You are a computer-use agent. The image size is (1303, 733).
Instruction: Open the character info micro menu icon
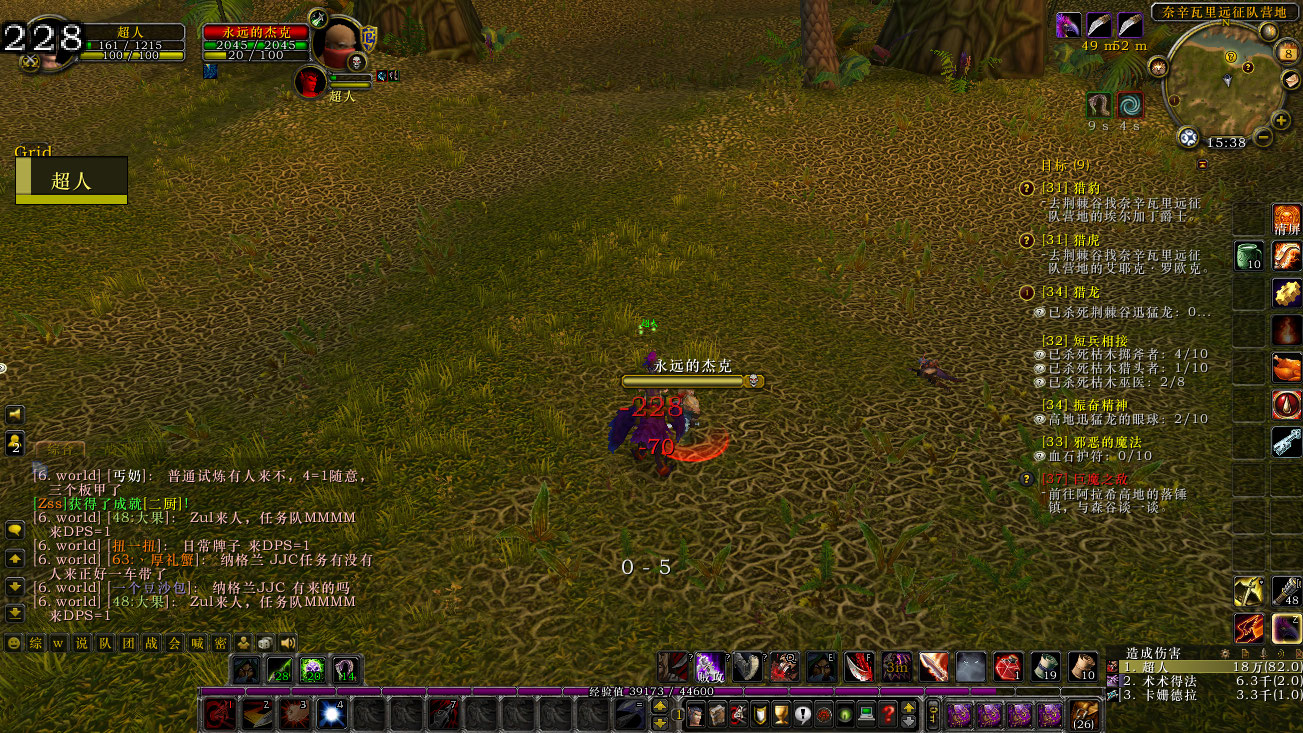point(696,715)
